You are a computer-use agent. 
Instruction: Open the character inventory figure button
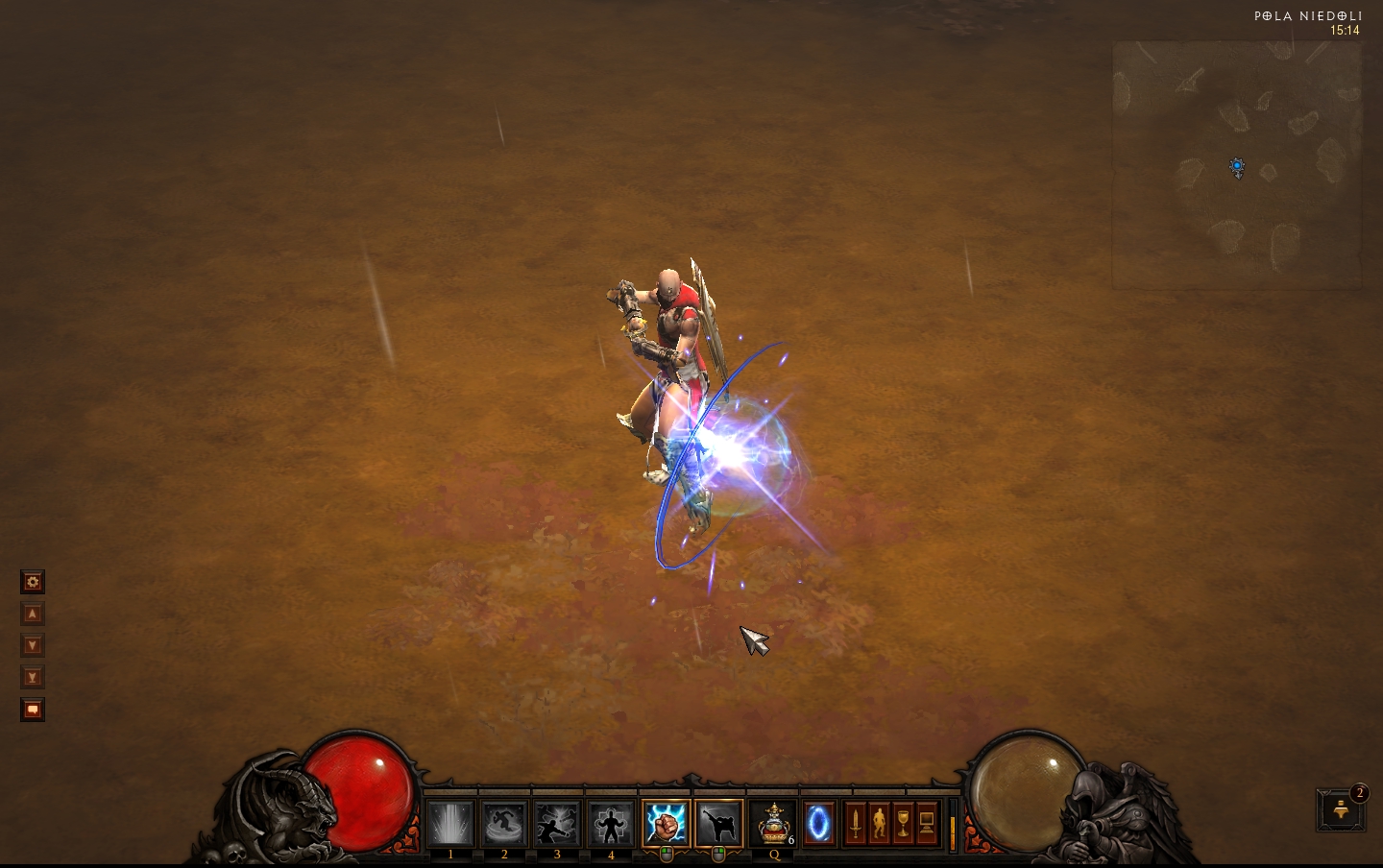879,824
